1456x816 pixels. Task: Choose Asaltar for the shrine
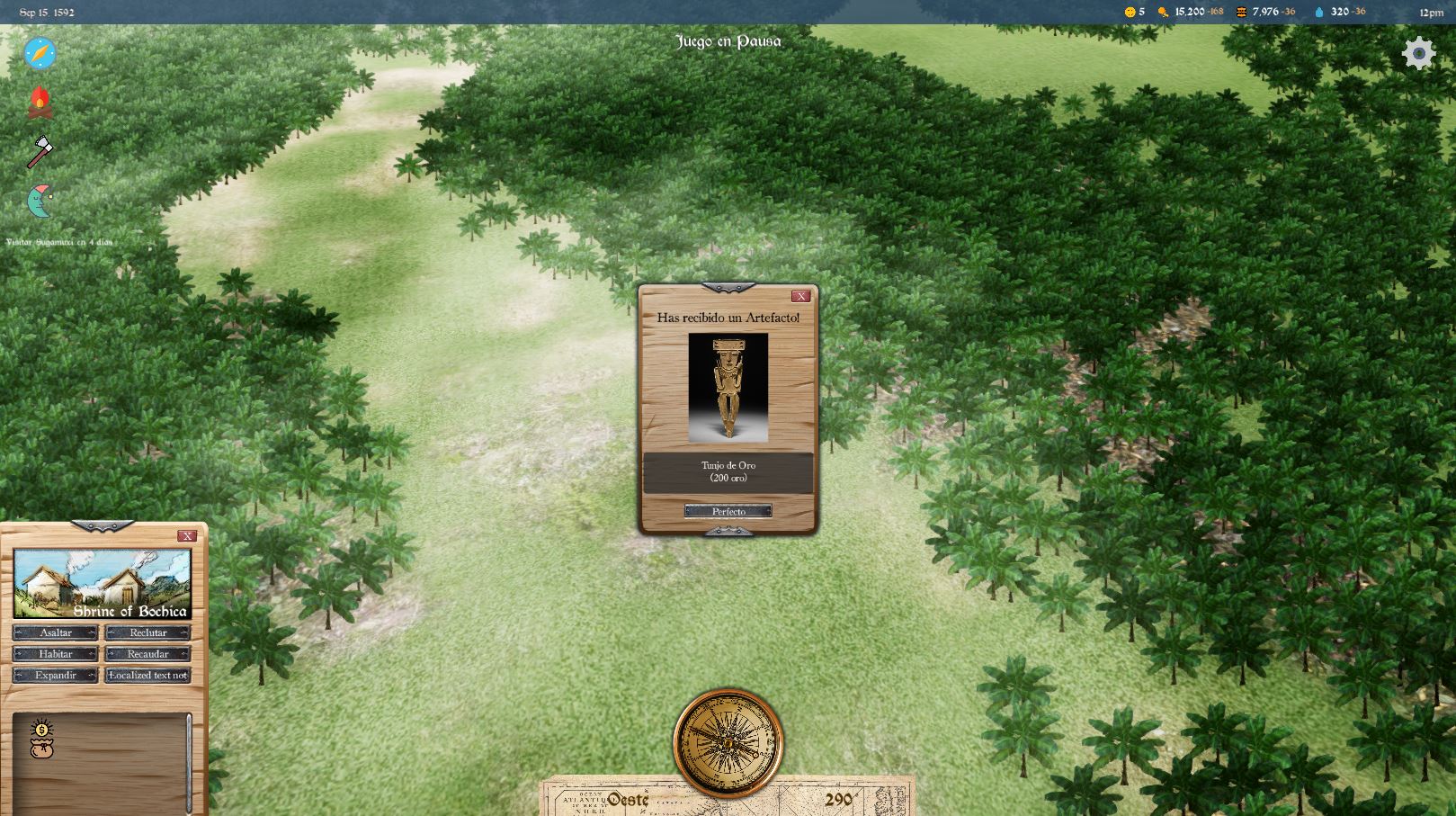pos(56,632)
